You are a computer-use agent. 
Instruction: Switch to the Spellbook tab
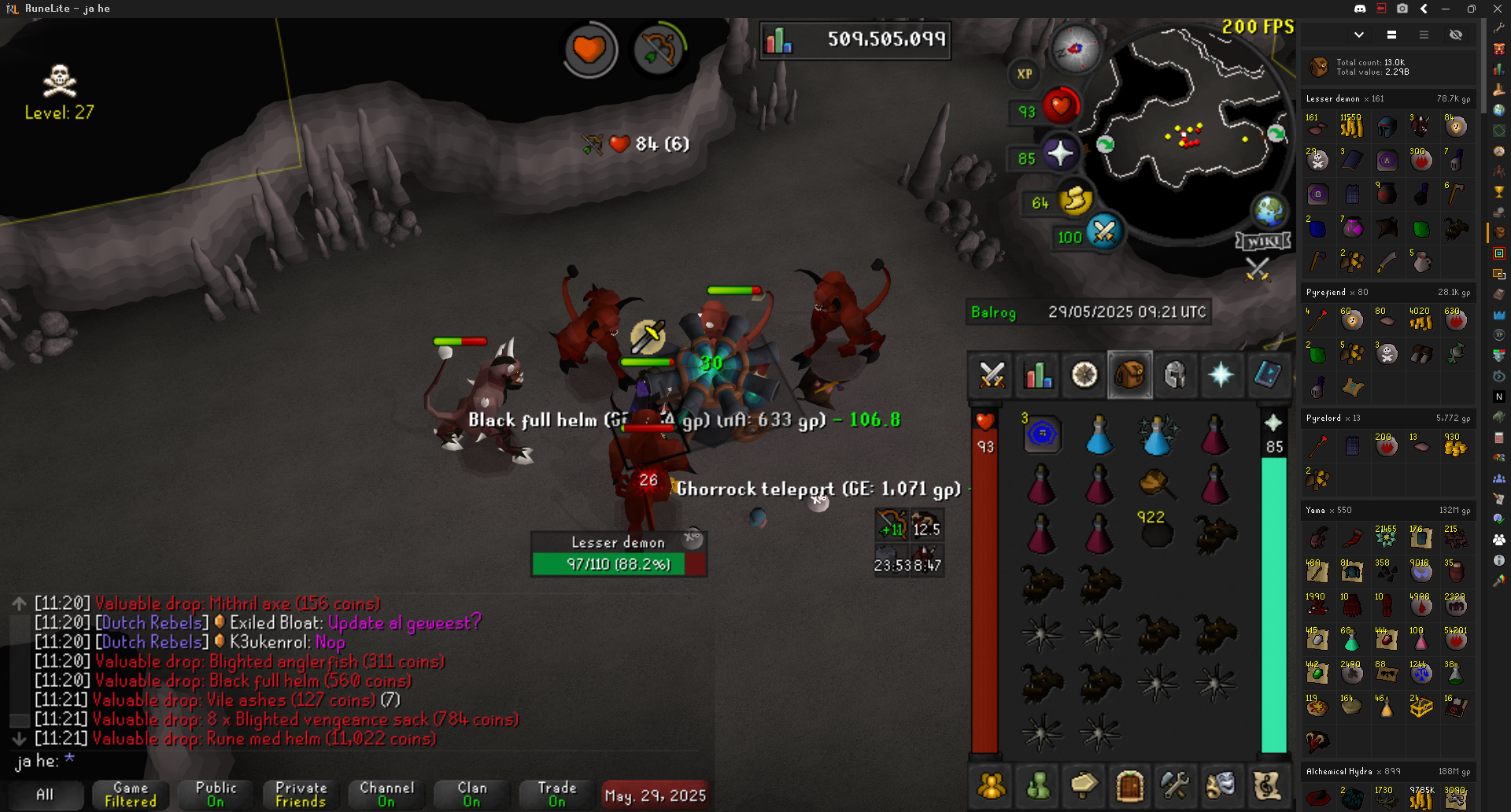pos(1267,375)
